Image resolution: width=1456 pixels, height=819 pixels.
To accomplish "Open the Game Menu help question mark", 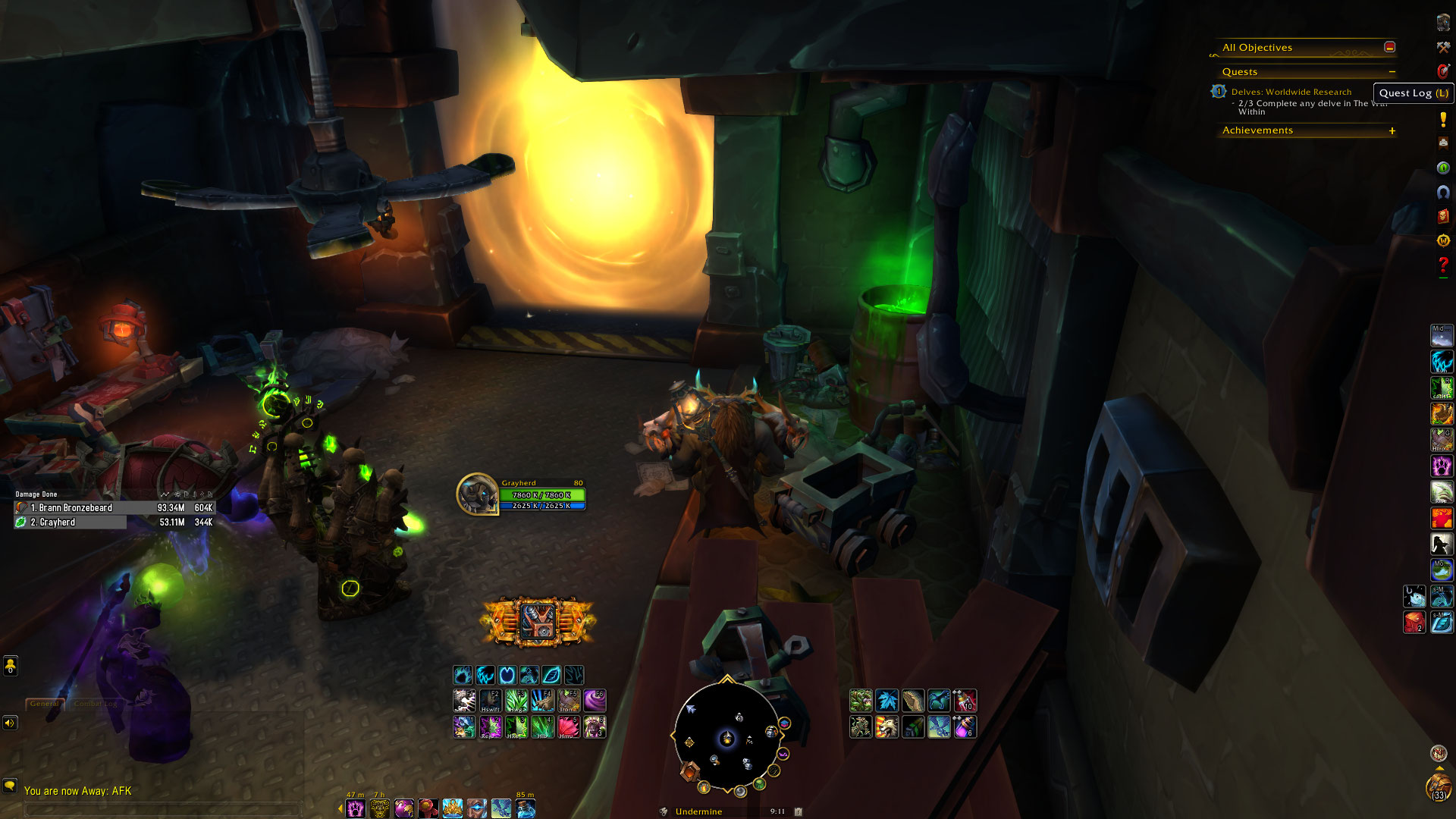I will coord(1442,265).
